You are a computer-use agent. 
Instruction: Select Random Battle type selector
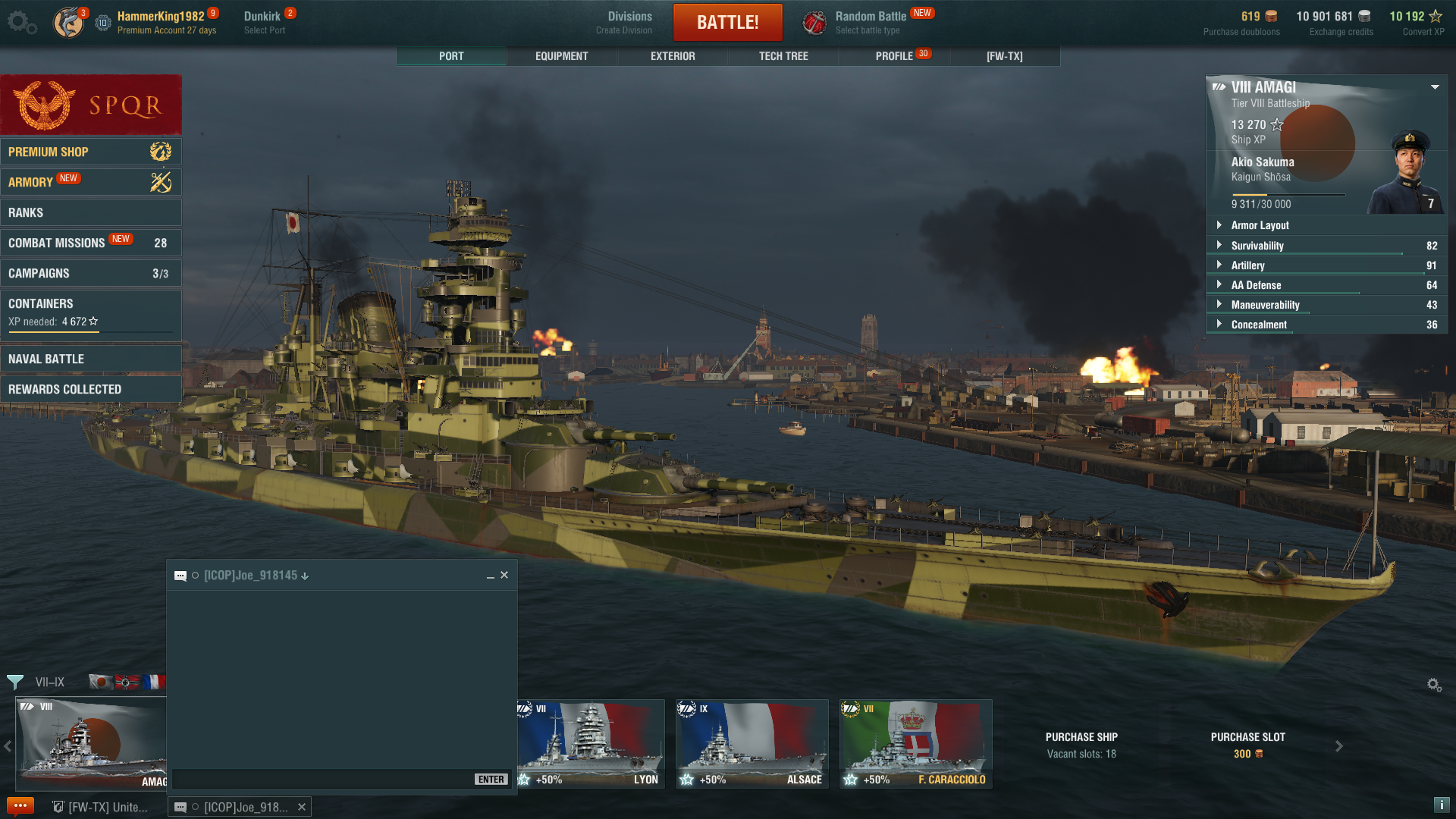870,22
